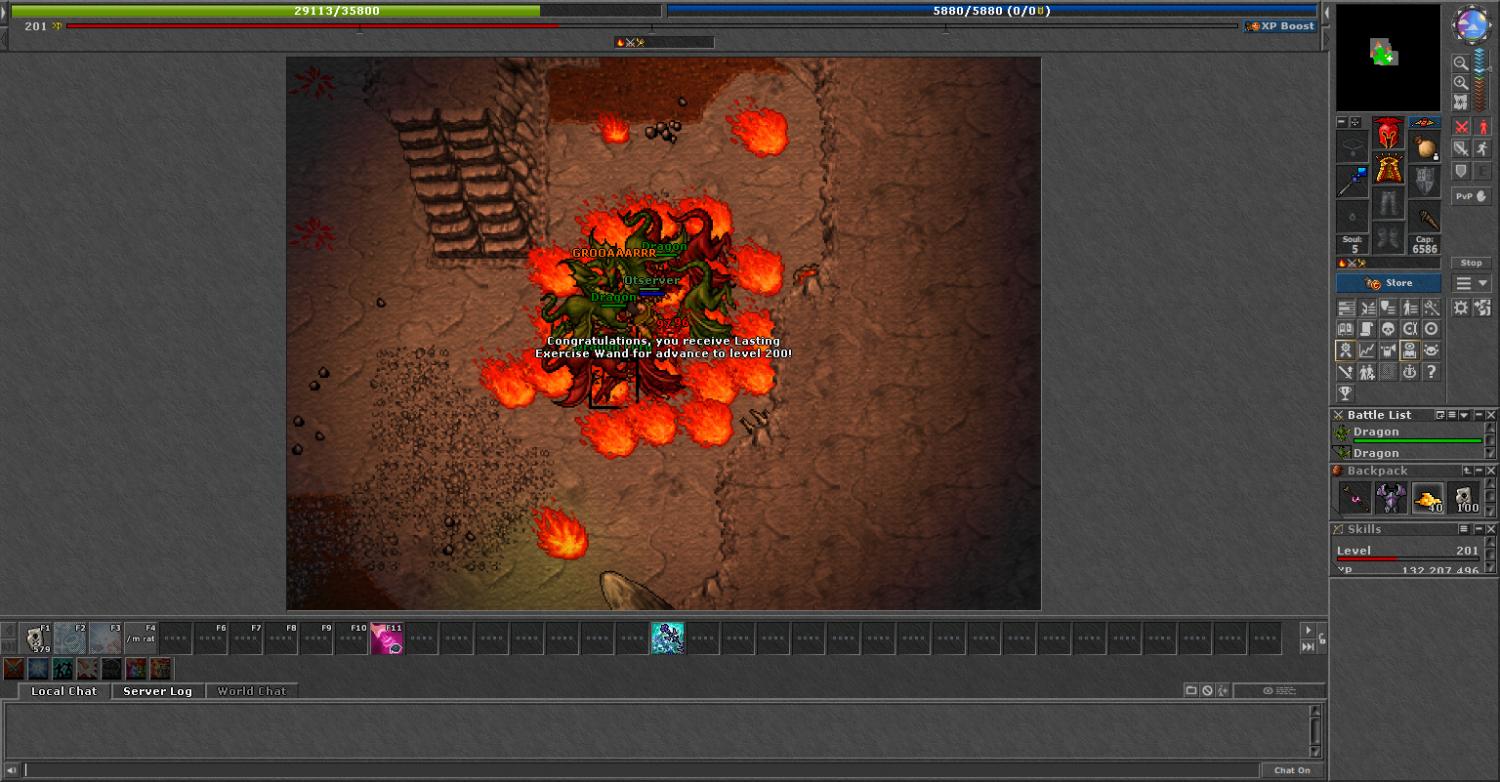Use the F11 pink hotkey slot
This screenshot has height=782, width=1500.
(387, 638)
